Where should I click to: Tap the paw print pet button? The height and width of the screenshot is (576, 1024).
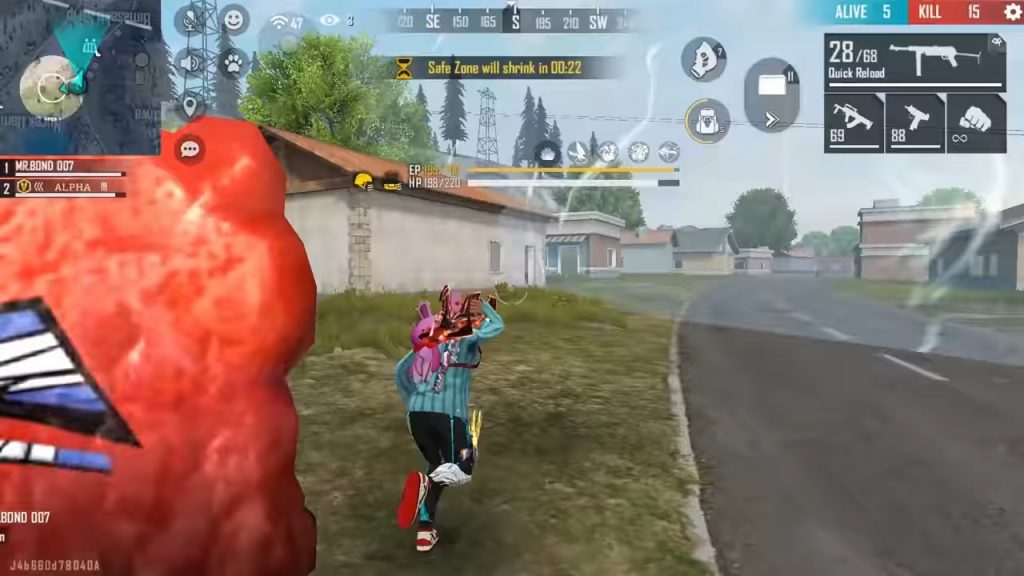[234, 62]
